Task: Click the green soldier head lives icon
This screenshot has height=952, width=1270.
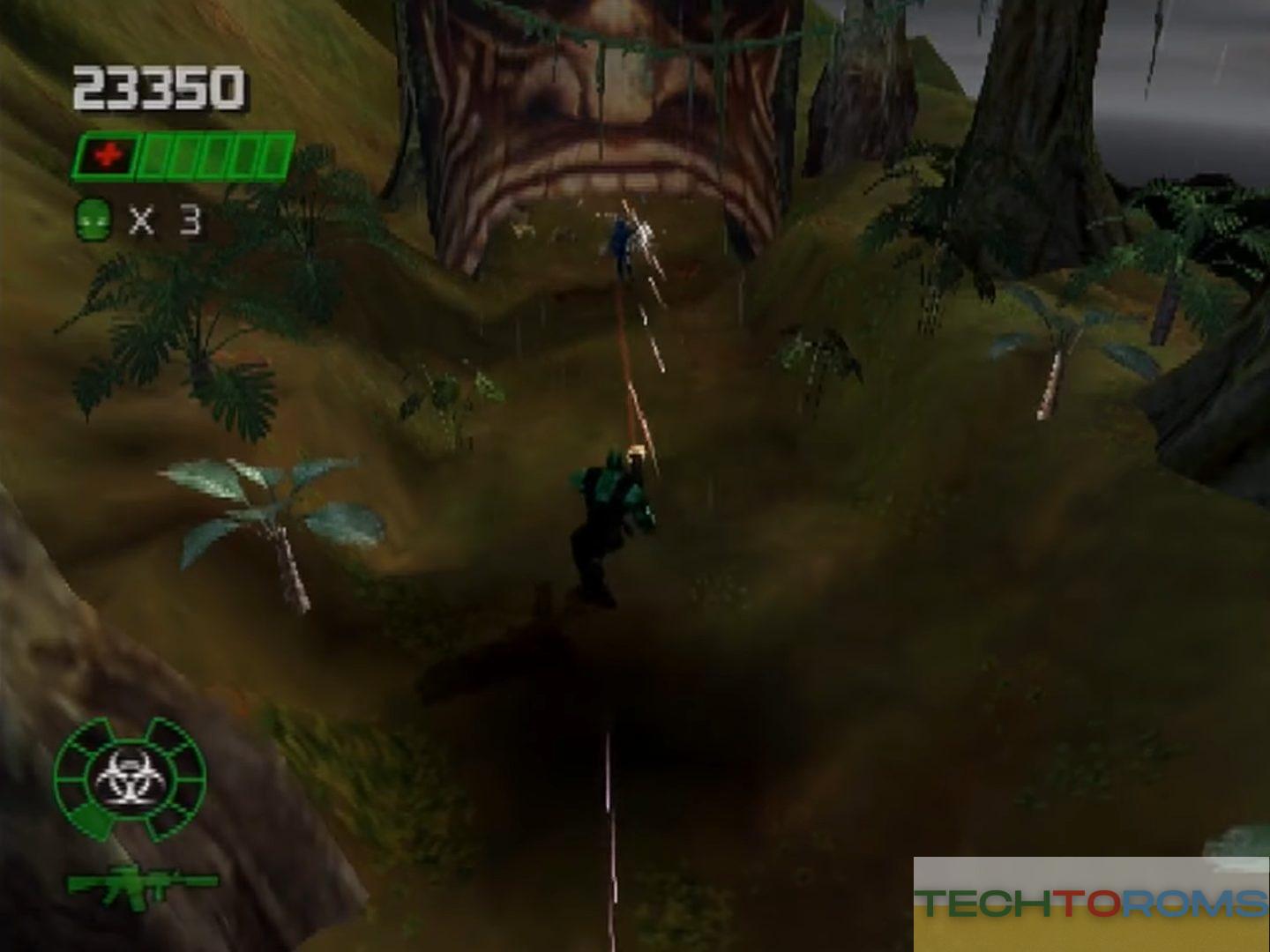Action: 93,219
